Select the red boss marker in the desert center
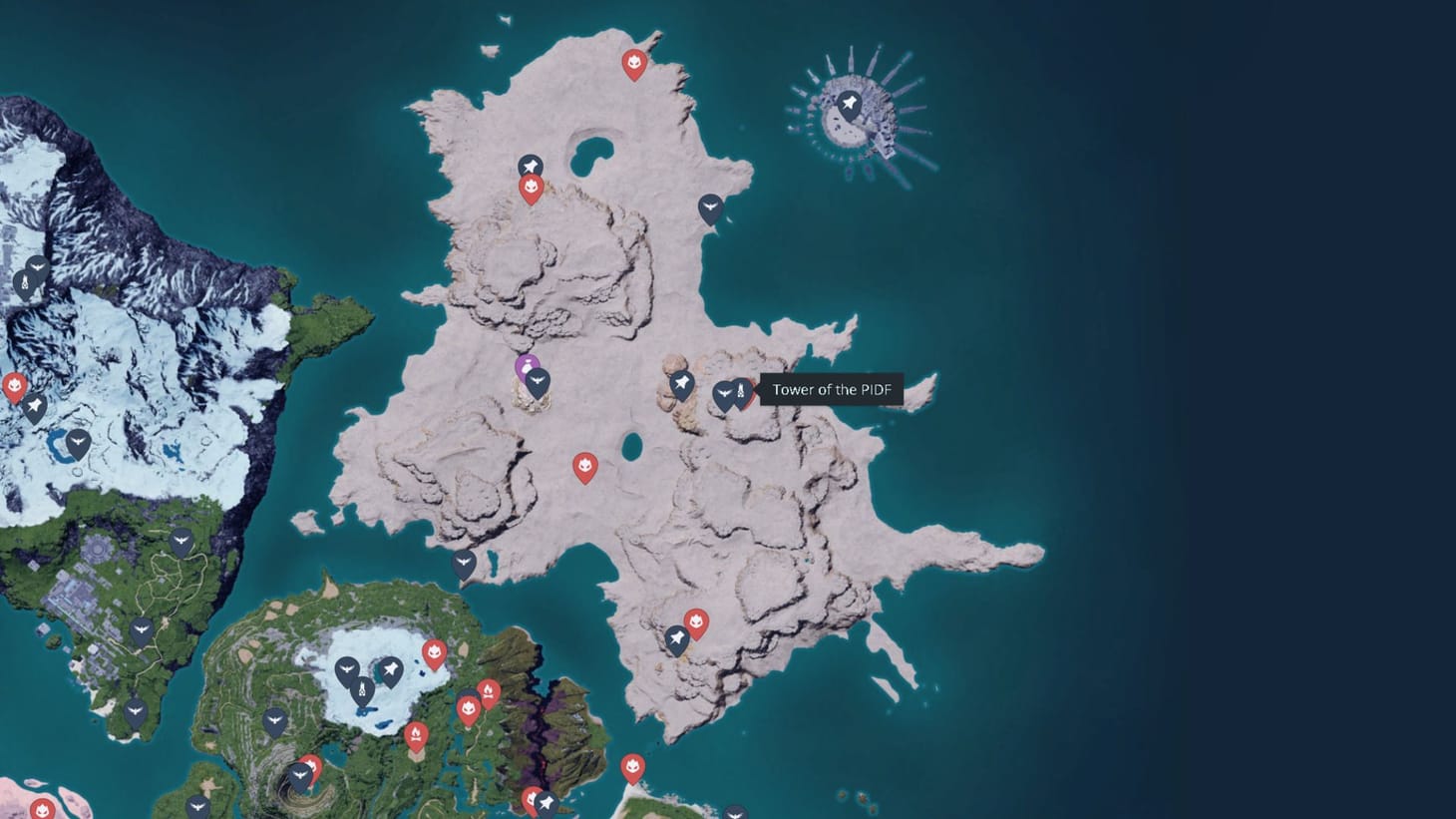This screenshot has height=819, width=1456. coord(586,464)
